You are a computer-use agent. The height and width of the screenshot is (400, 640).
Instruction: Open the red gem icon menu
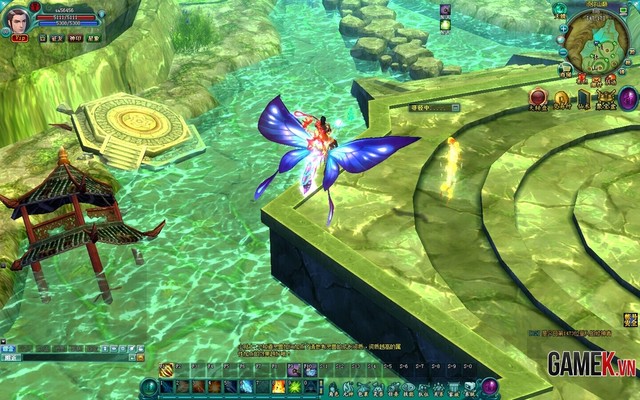[539, 98]
